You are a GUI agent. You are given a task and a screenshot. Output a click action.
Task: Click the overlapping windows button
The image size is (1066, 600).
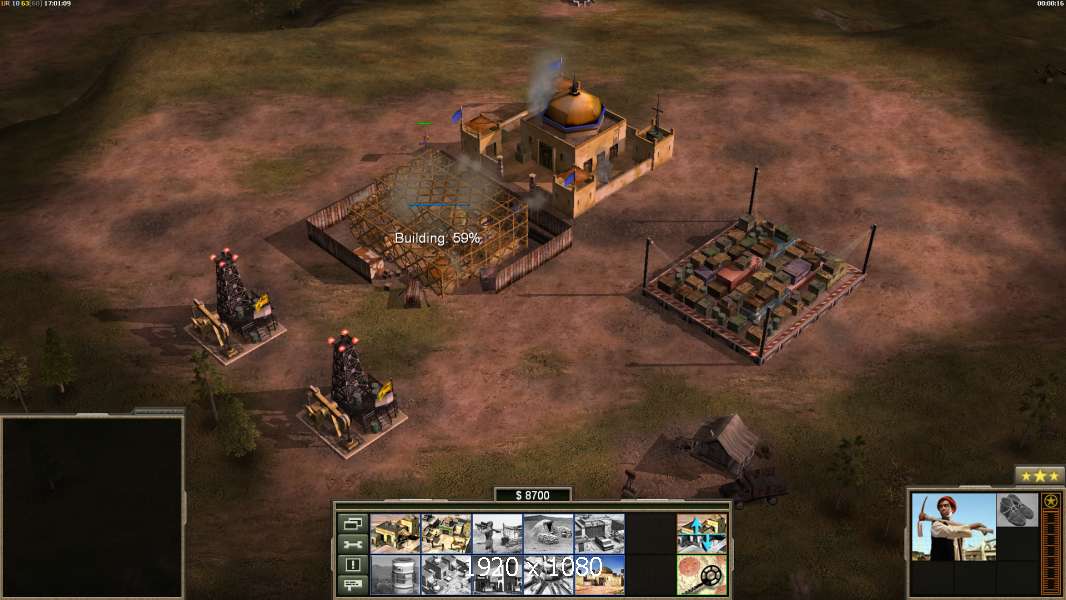(x=352, y=523)
